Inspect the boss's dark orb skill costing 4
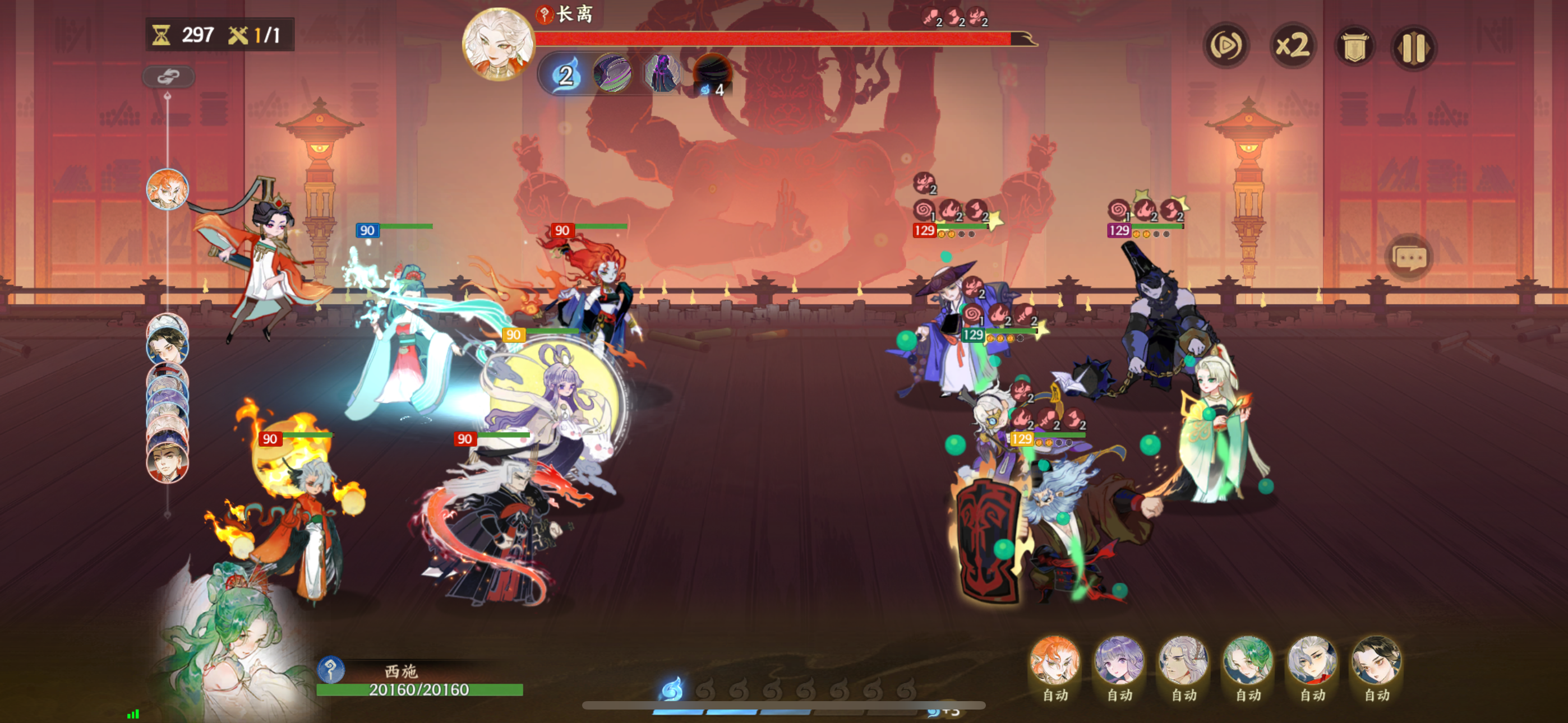1568x723 pixels. 712,74
